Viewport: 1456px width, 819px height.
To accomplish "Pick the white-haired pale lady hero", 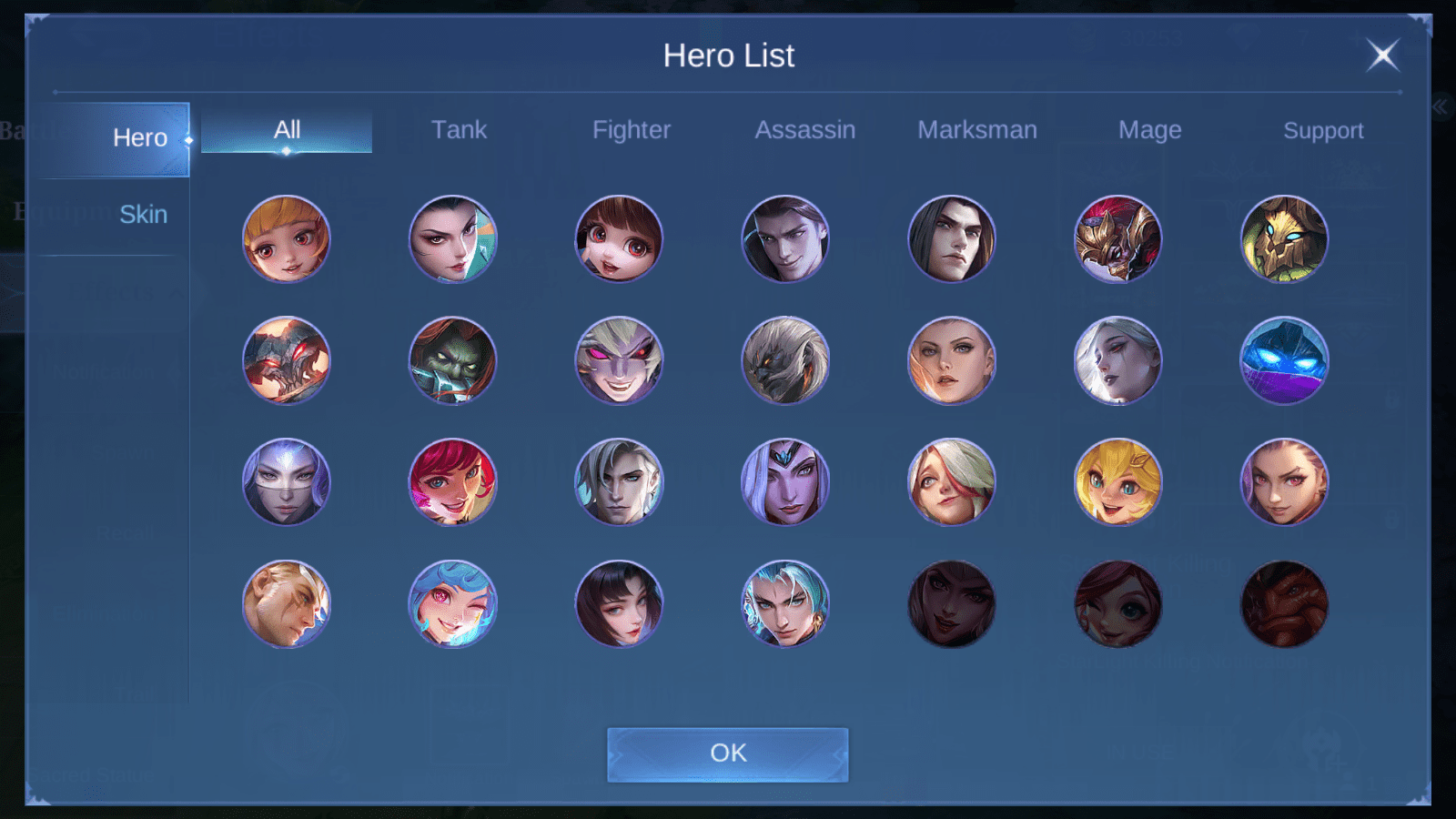I will tap(1117, 360).
